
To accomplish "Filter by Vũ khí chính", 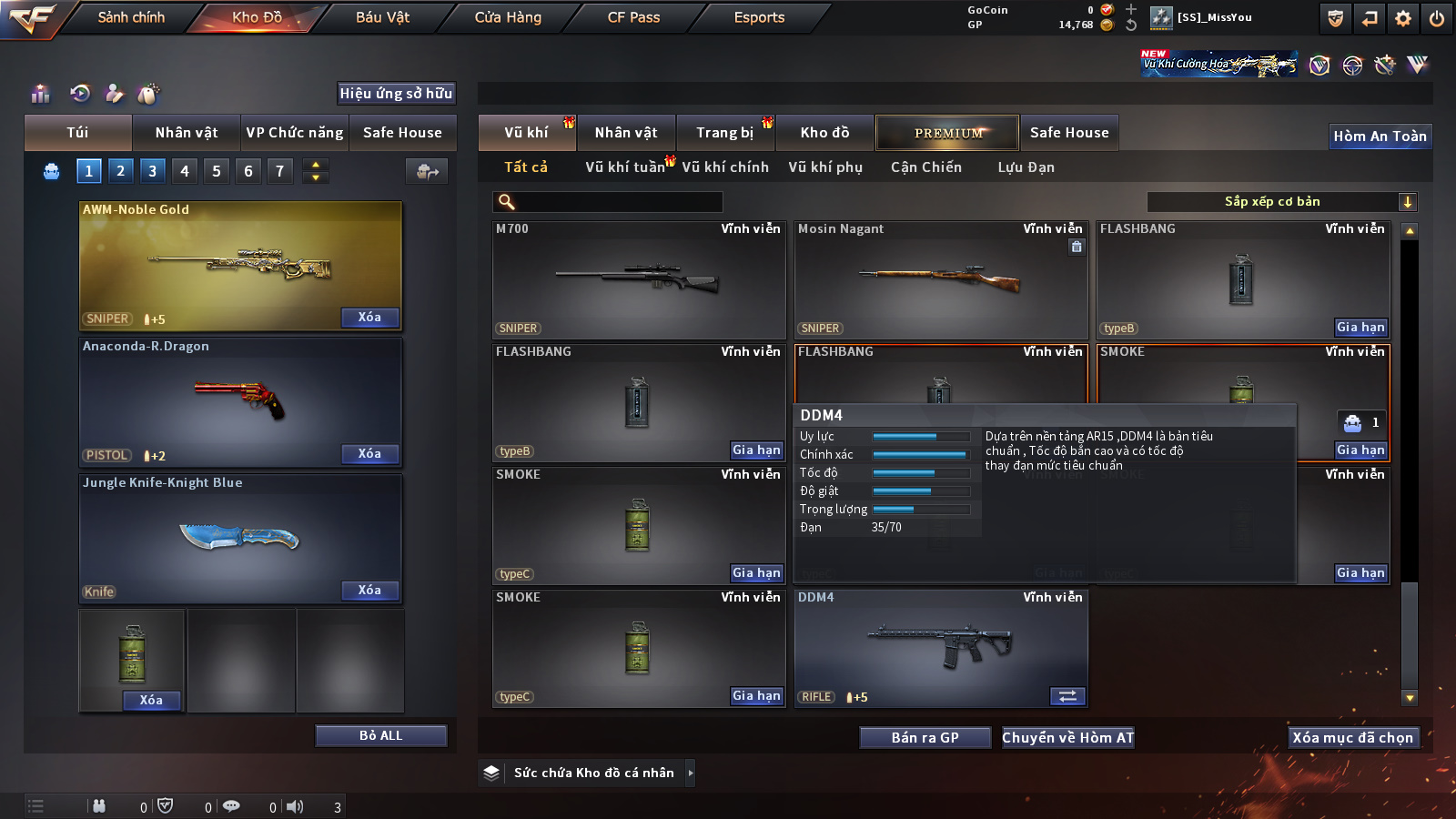I will 725,167.
